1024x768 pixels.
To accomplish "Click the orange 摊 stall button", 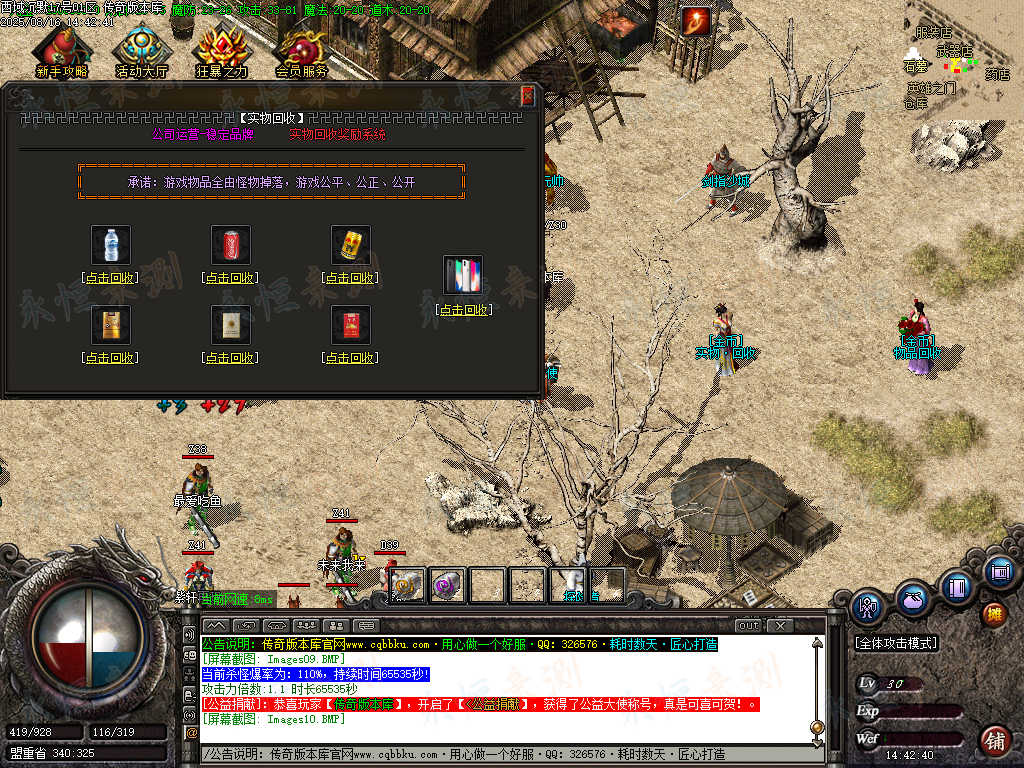I will coord(993,613).
